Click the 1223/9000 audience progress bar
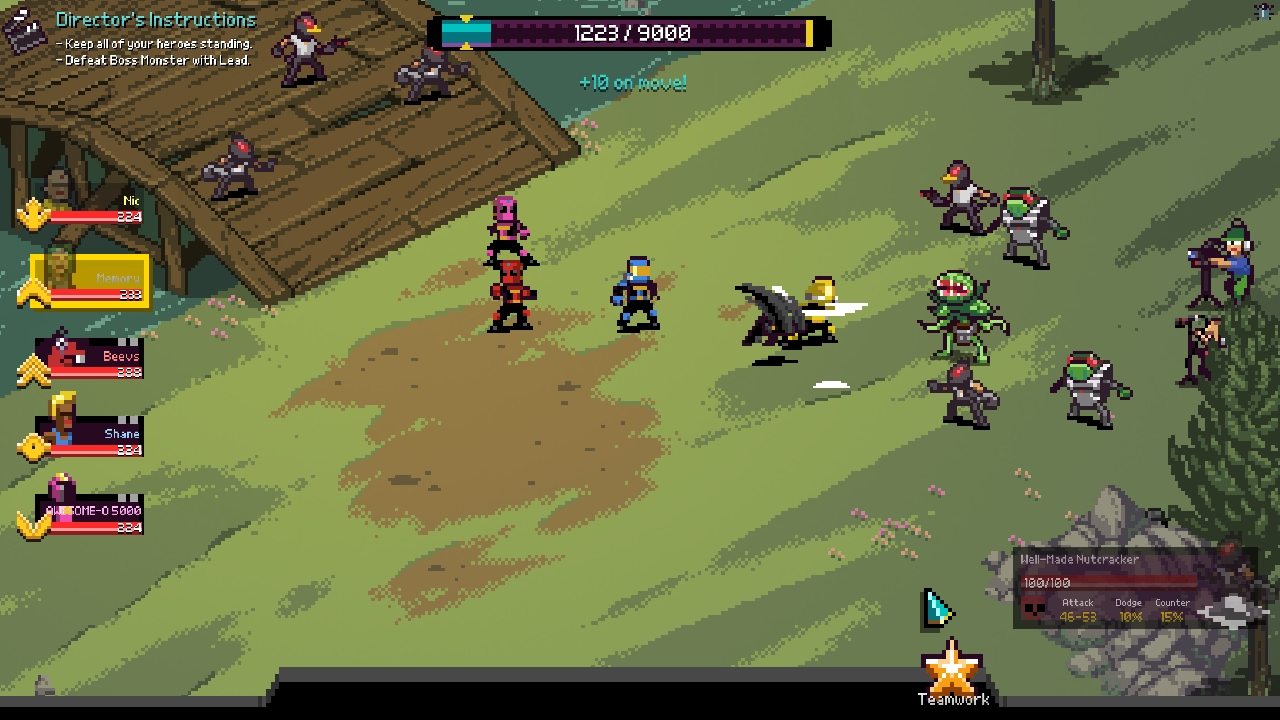This screenshot has height=720, width=1280. tap(640, 32)
